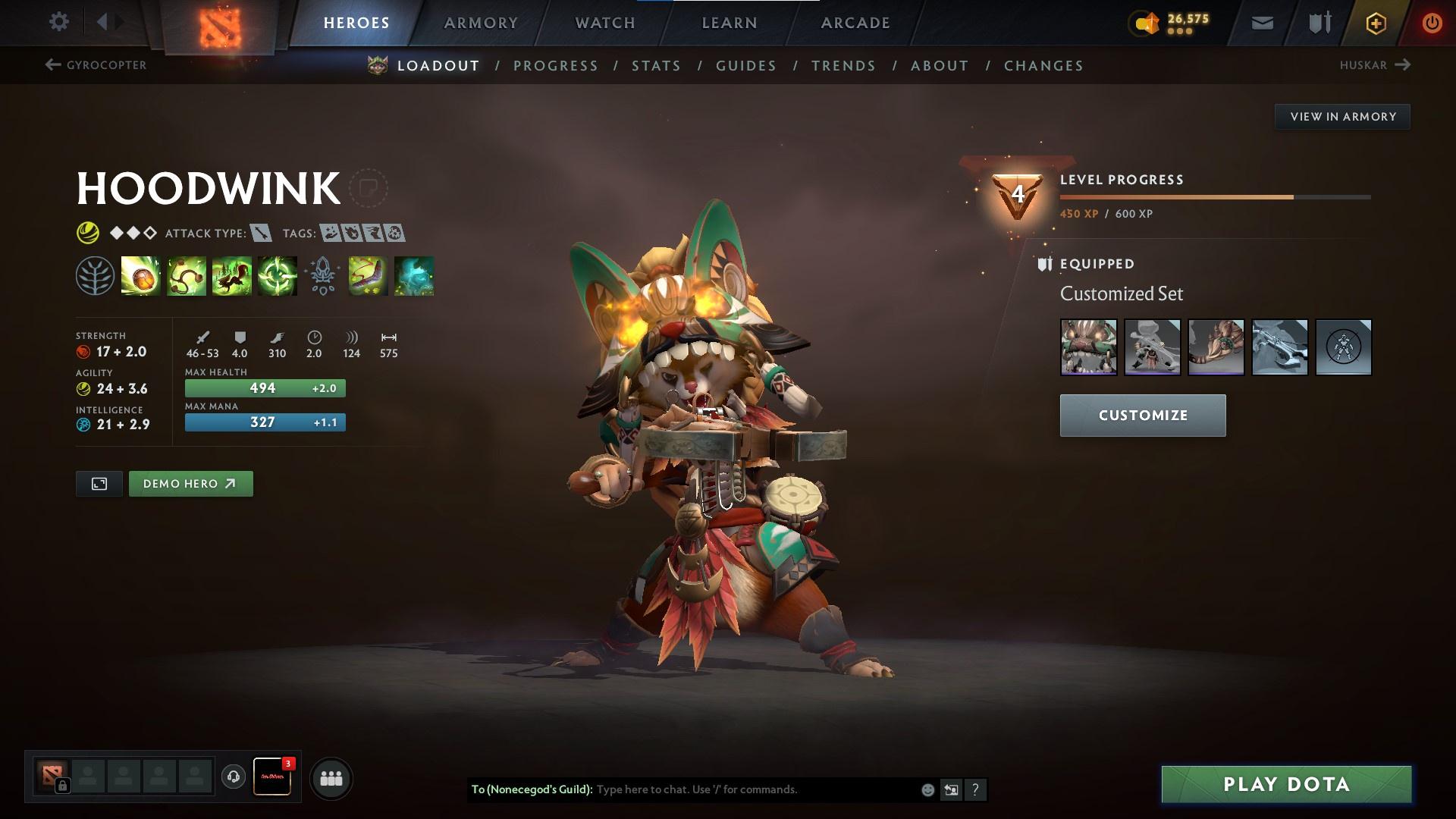Image resolution: width=1456 pixels, height=819 pixels.
Task: Open the talent tree icon
Action: click(93, 277)
